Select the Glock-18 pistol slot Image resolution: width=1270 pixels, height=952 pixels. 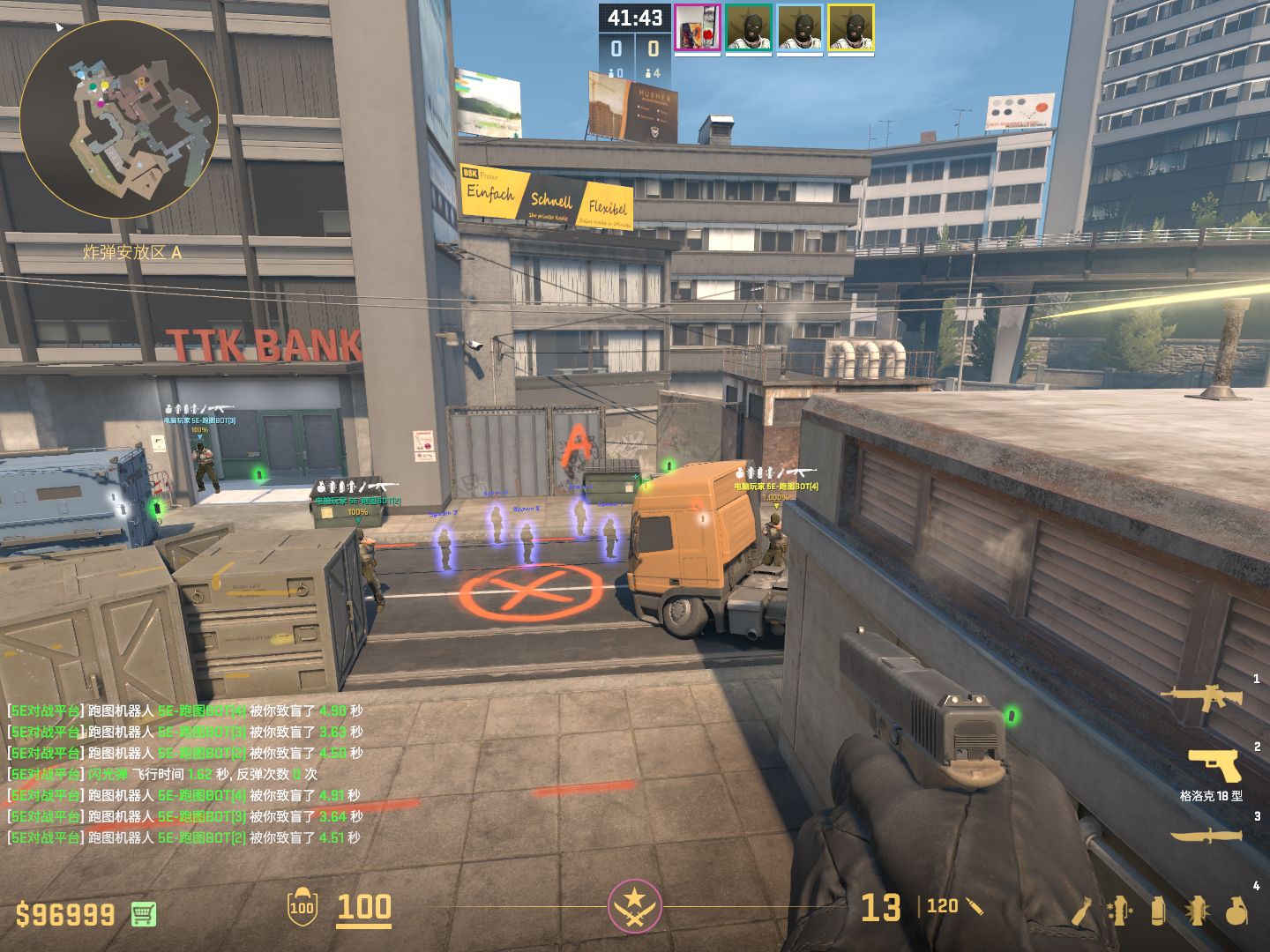[1215, 765]
